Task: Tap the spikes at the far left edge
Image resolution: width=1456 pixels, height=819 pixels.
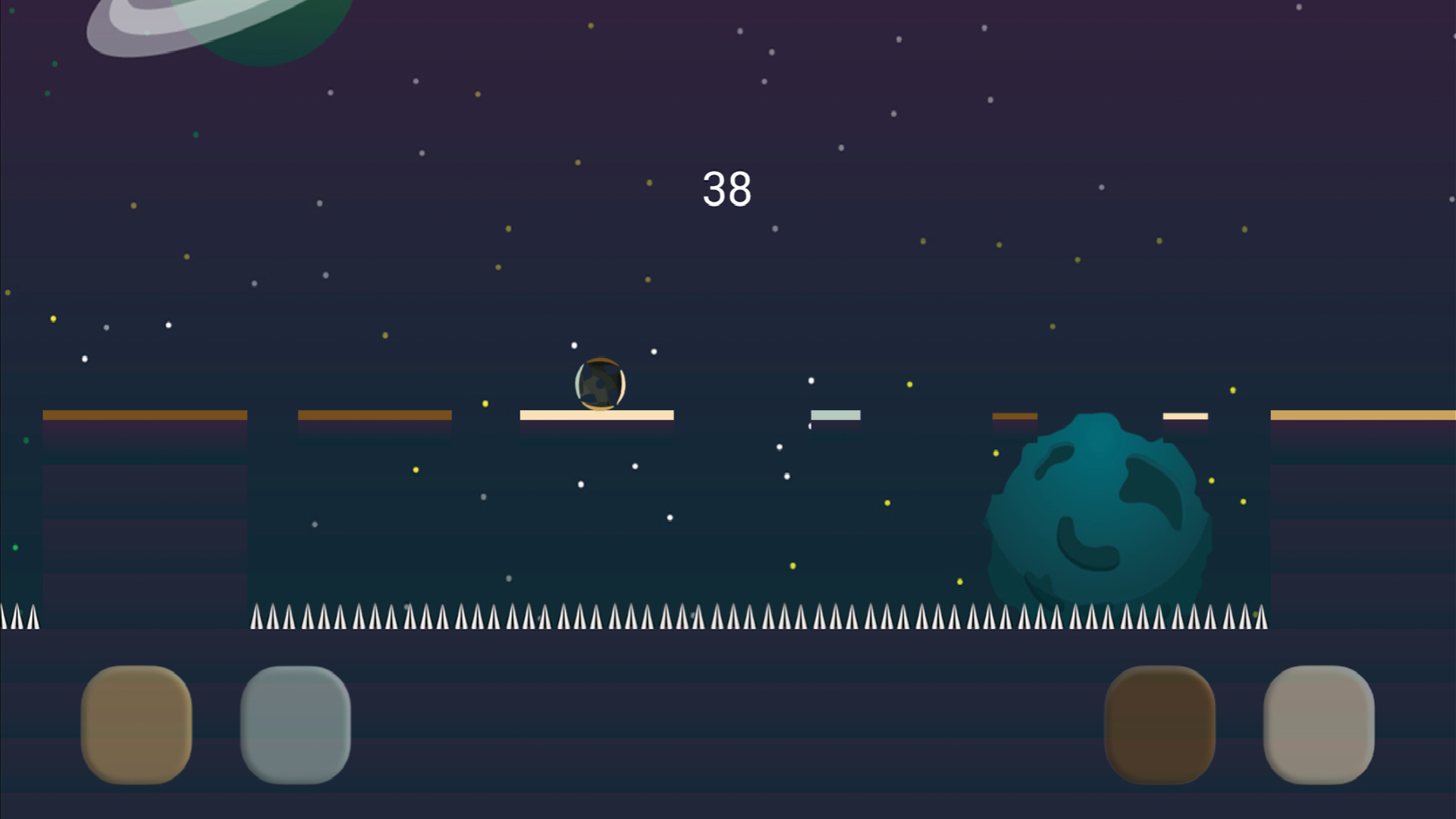Action: click(19, 618)
